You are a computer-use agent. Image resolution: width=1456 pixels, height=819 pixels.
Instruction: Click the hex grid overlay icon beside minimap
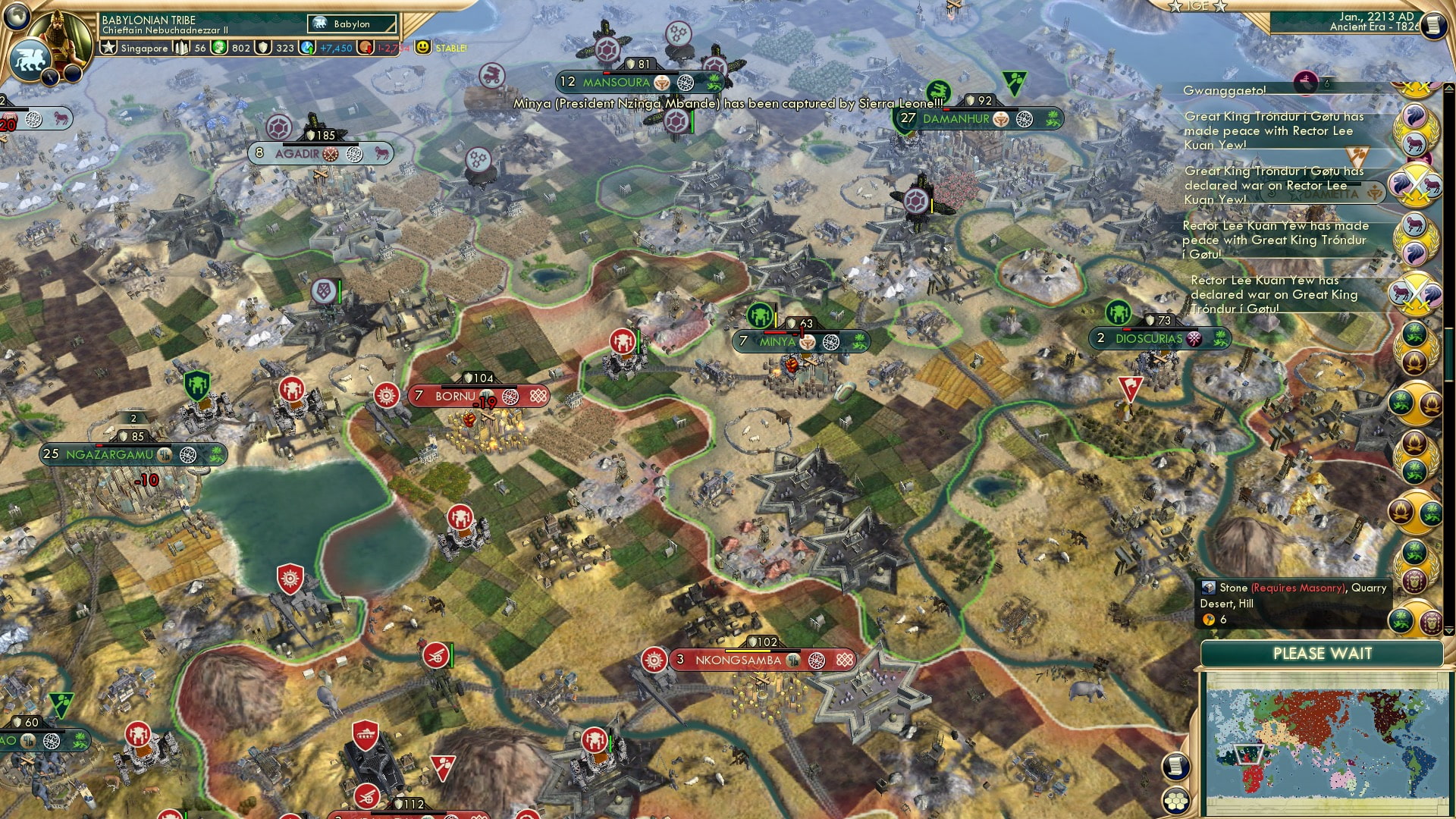tap(1176, 802)
